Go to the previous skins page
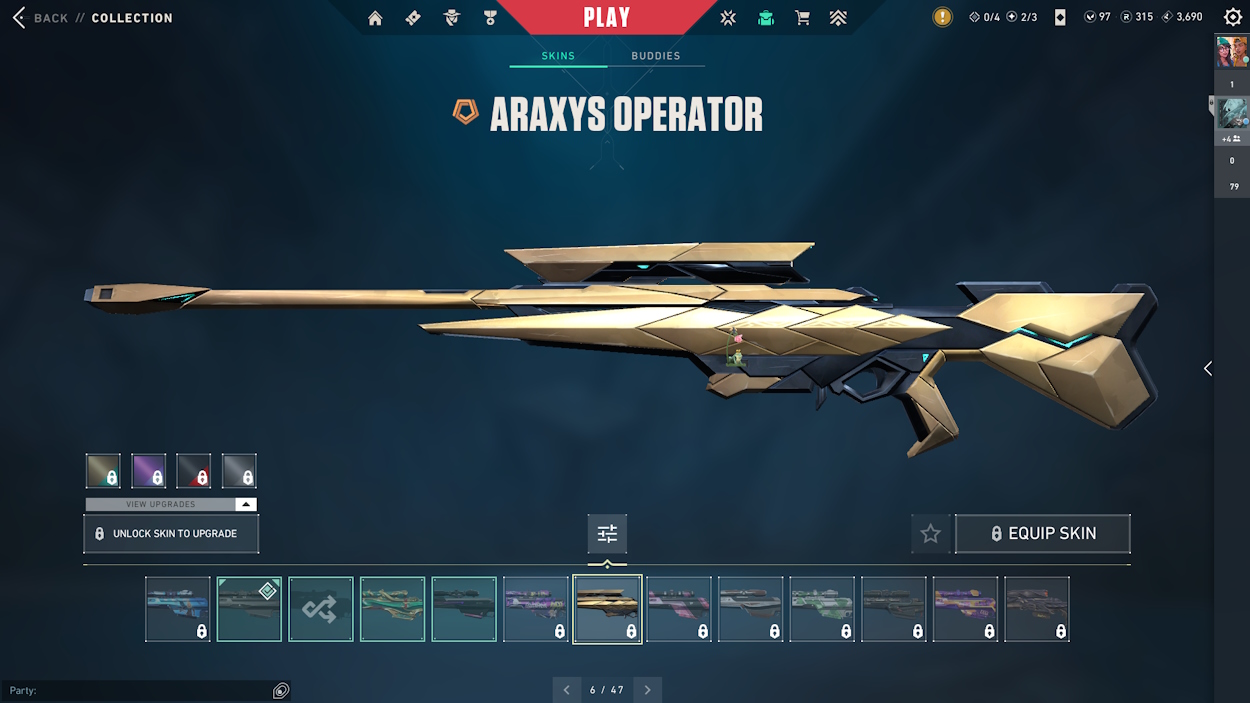This screenshot has width=1250, height=703. (x=566, y=690)
